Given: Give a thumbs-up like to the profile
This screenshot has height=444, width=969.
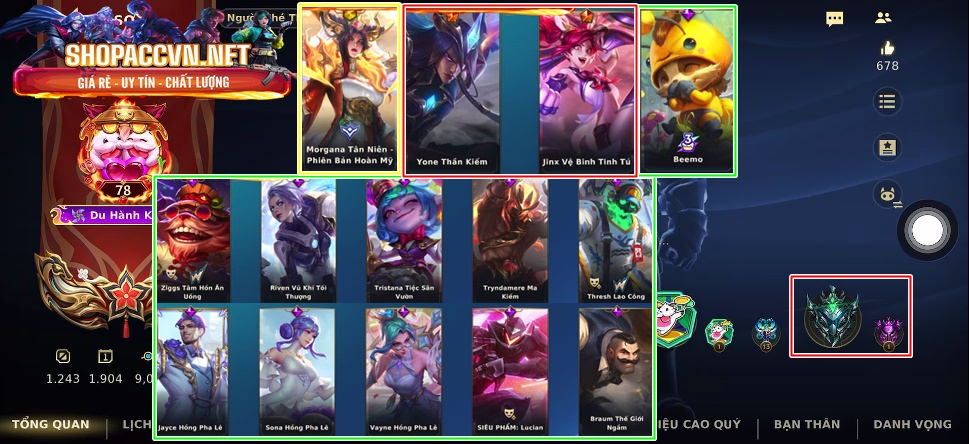Looking at the screenshot, I should (x=887, y=48).
